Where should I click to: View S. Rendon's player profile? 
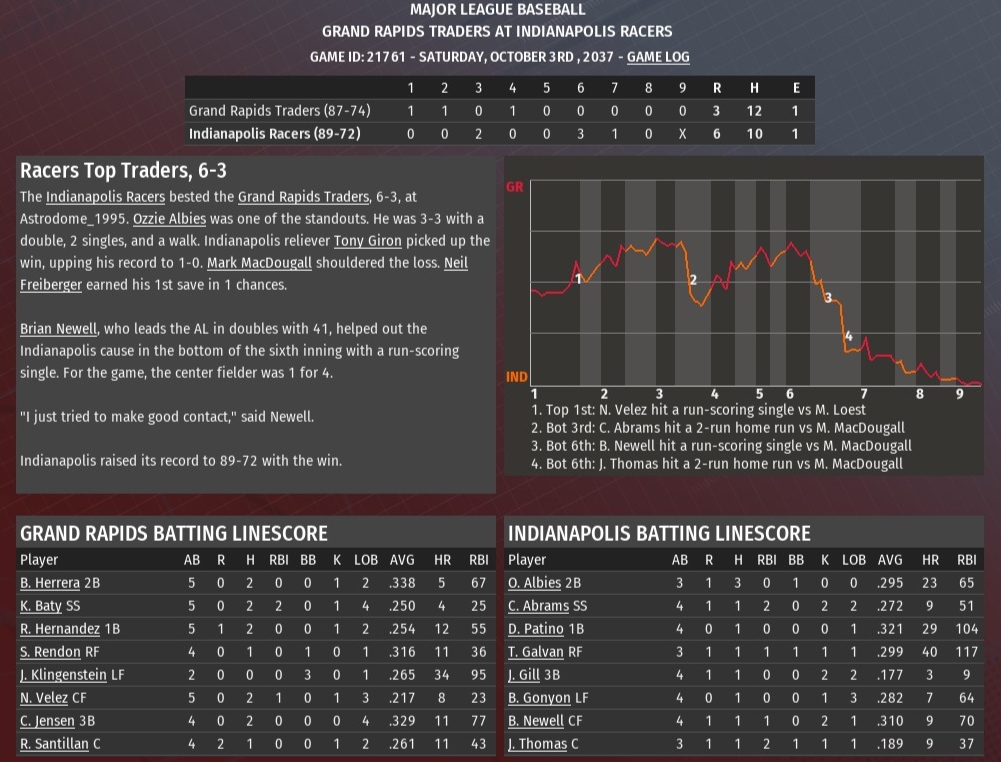click(48, 651)
